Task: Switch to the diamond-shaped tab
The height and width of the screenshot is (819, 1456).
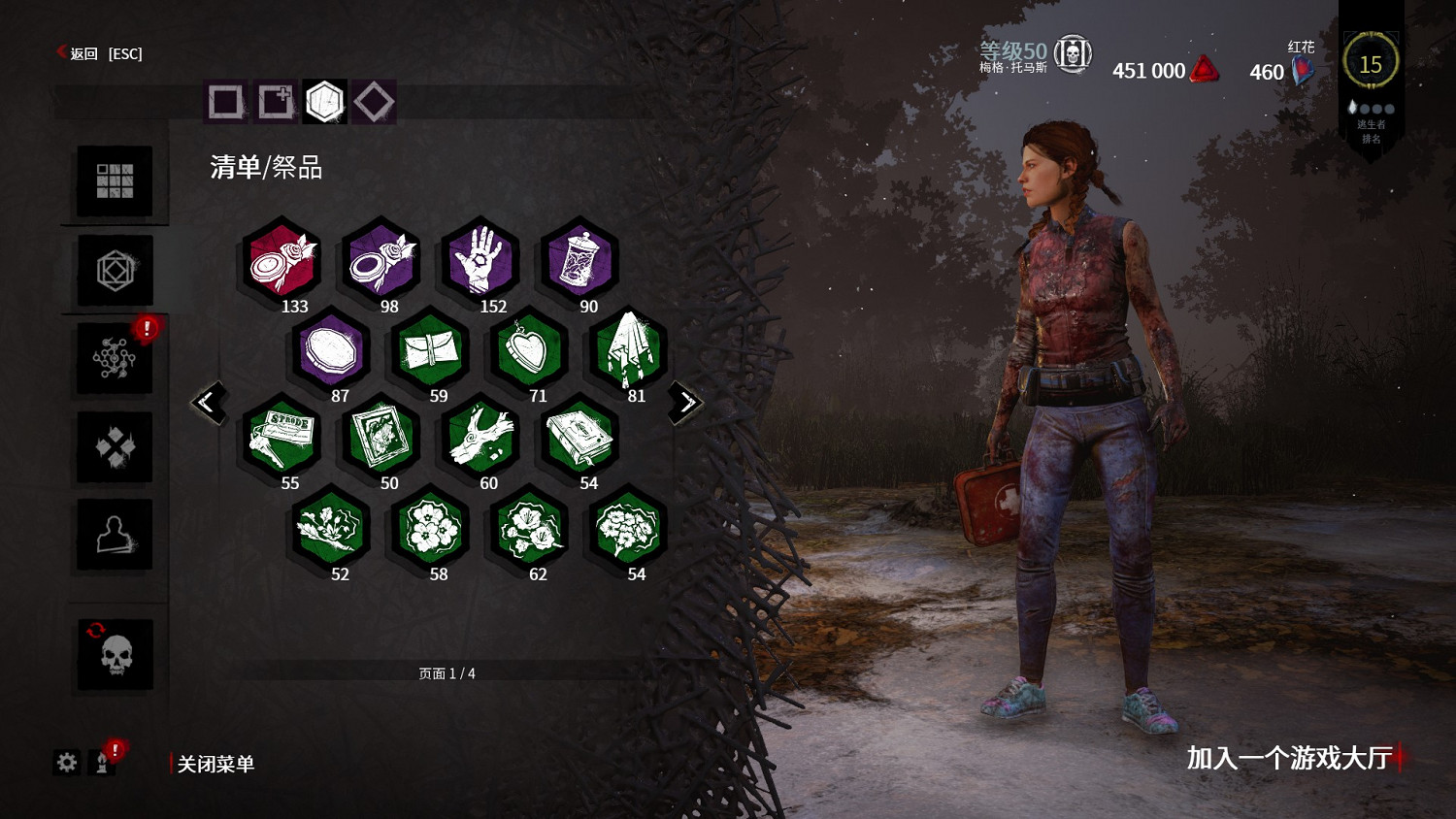Action: [x=374, y=101]
